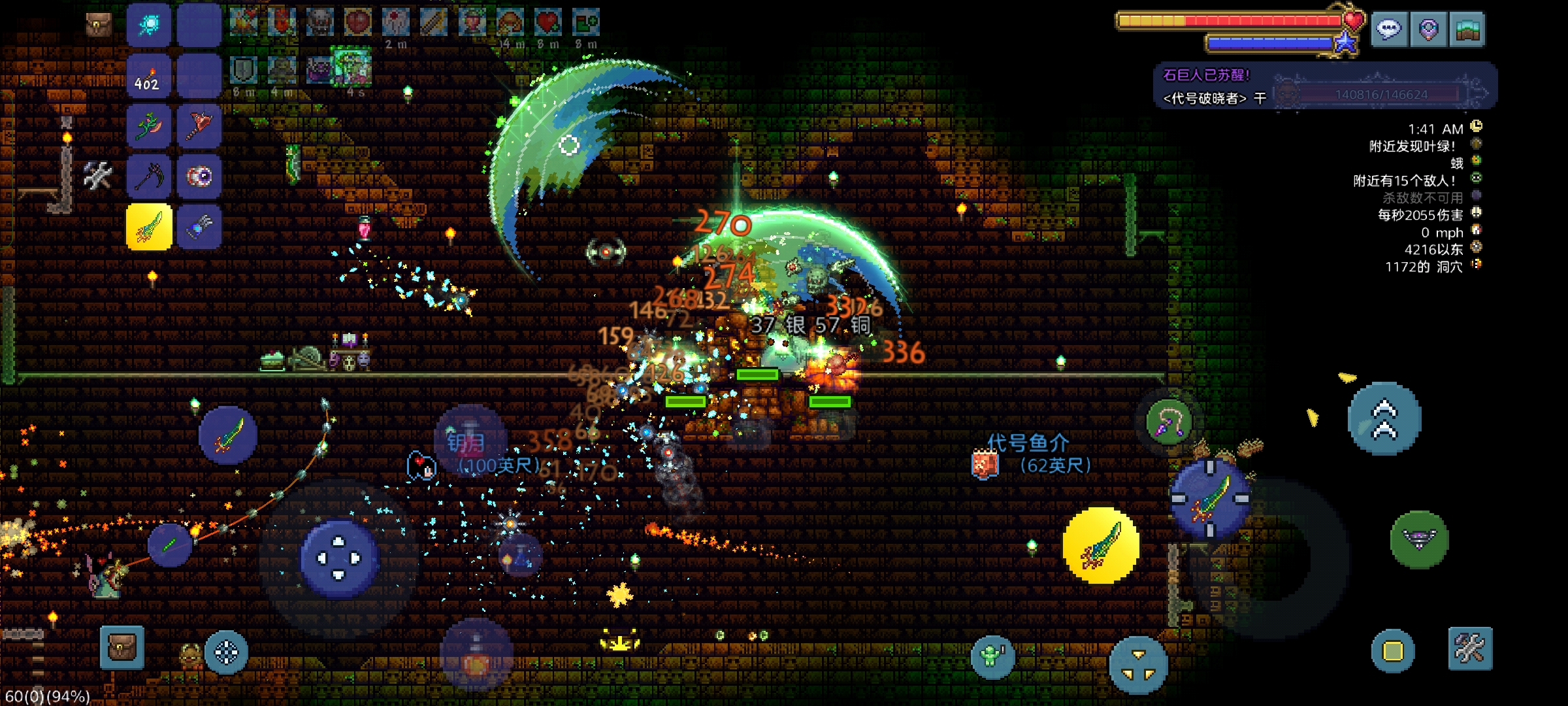Image resolution: width=1568 pixels, height=706 pixels.
Task: Use the red healing potion quick button
Action: (x=476, y=656)
